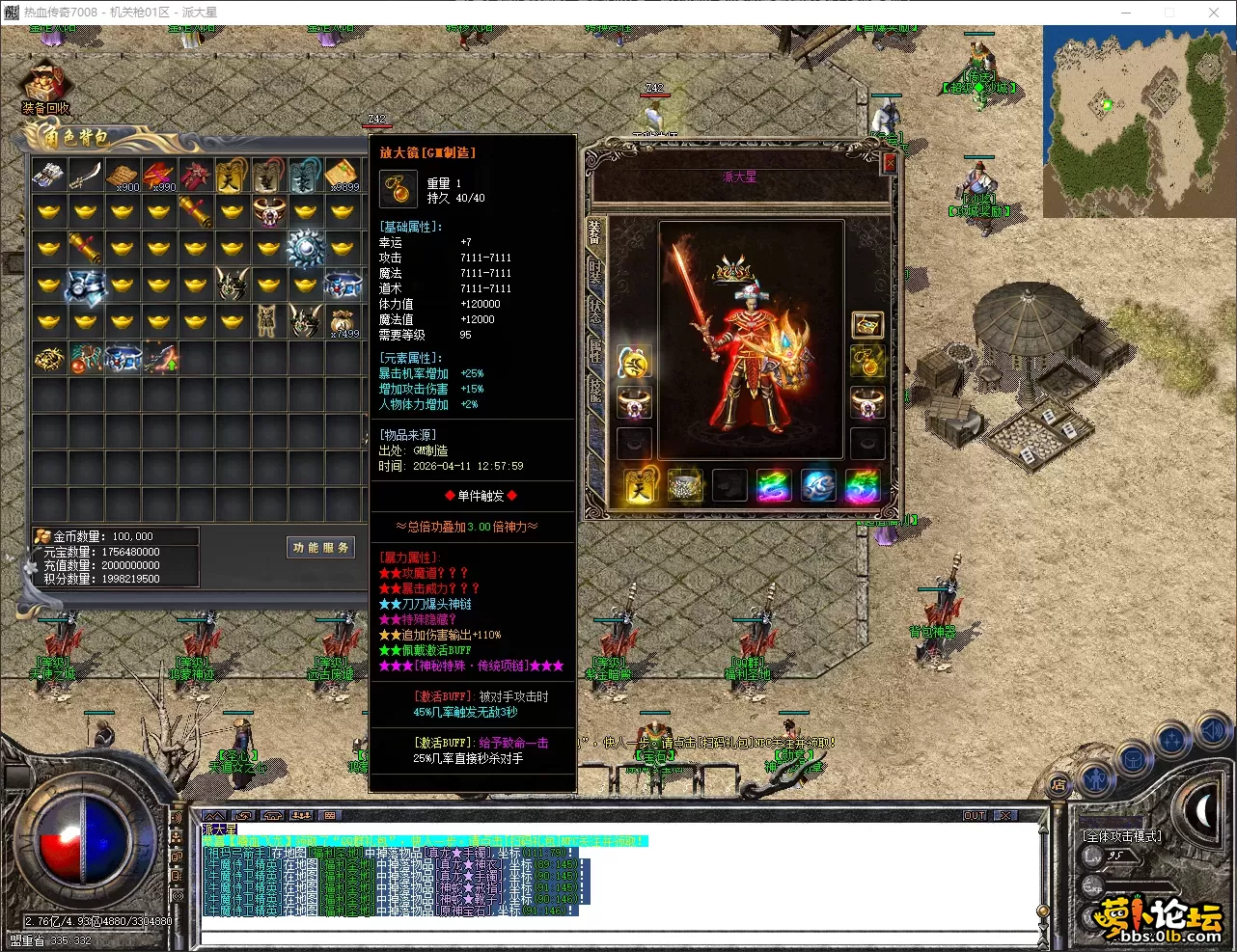The image size is (1237, 952).
Task: Select the 装备 equipment tab
Action: (594, 231)
